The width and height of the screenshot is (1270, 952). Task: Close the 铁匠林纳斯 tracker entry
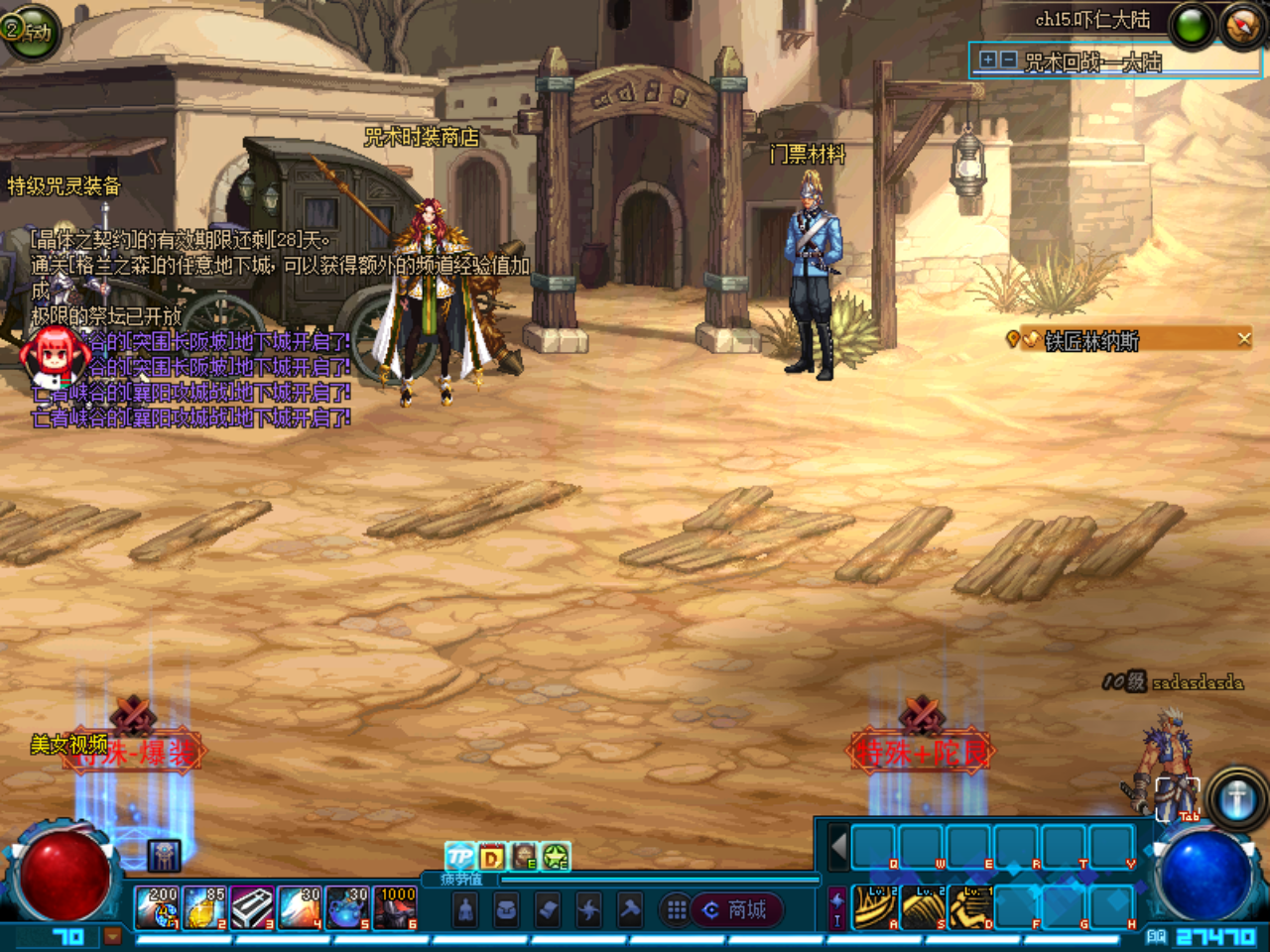click(1244, 339)
